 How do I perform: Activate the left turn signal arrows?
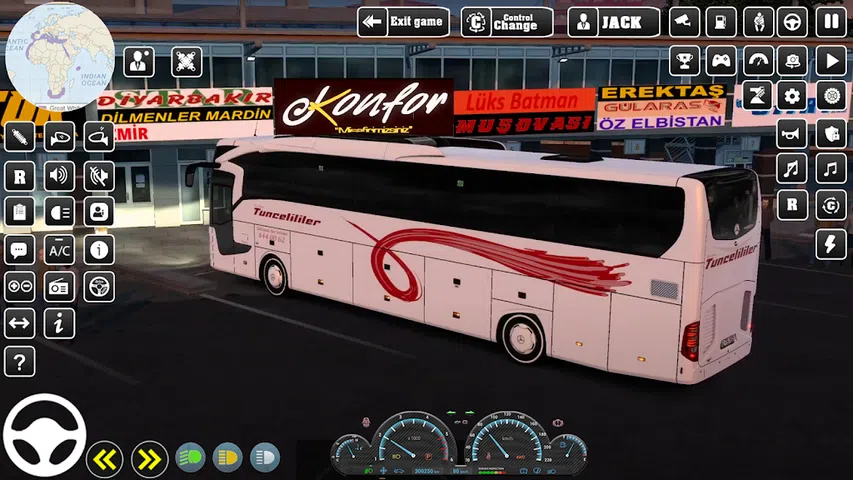[x=104, y=459]
